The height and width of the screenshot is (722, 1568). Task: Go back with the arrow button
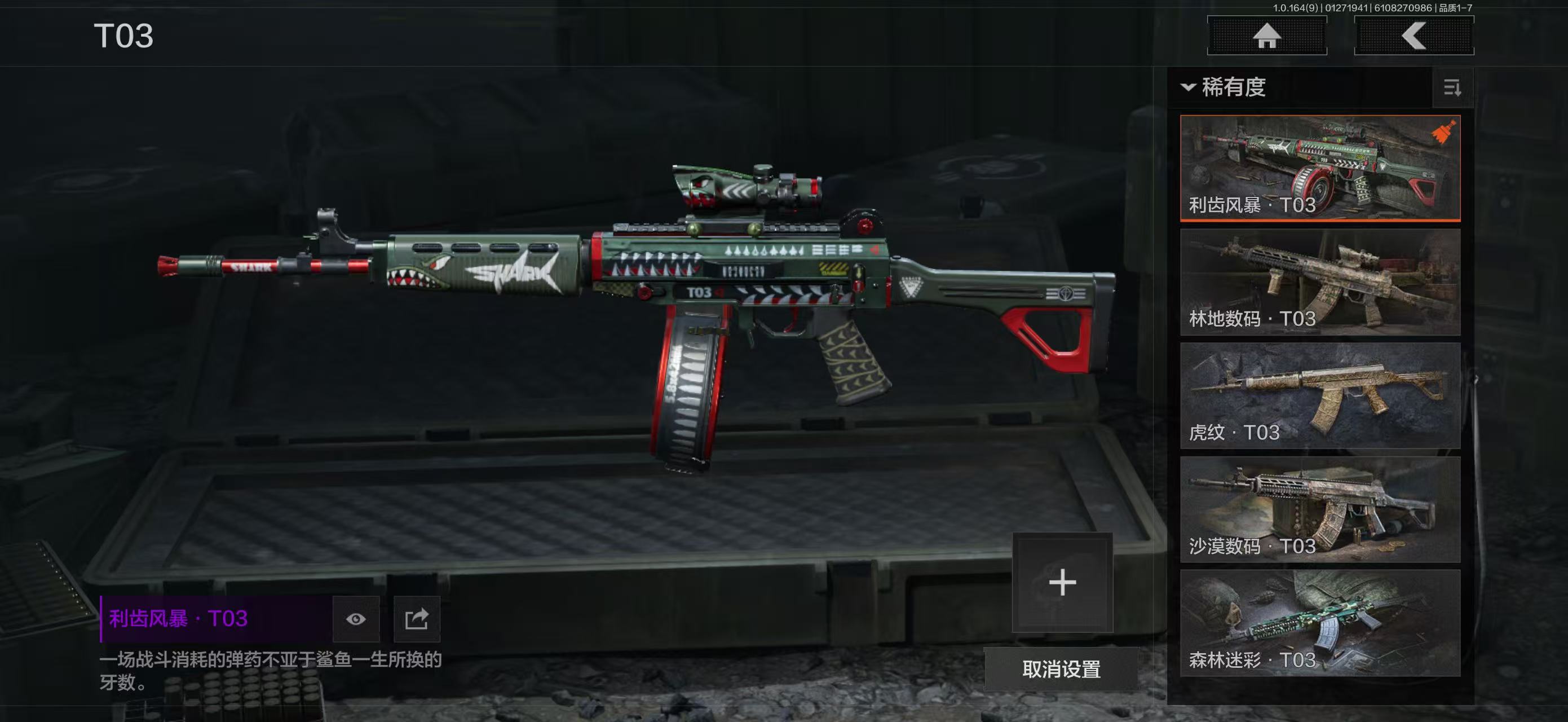(1414, 36)
